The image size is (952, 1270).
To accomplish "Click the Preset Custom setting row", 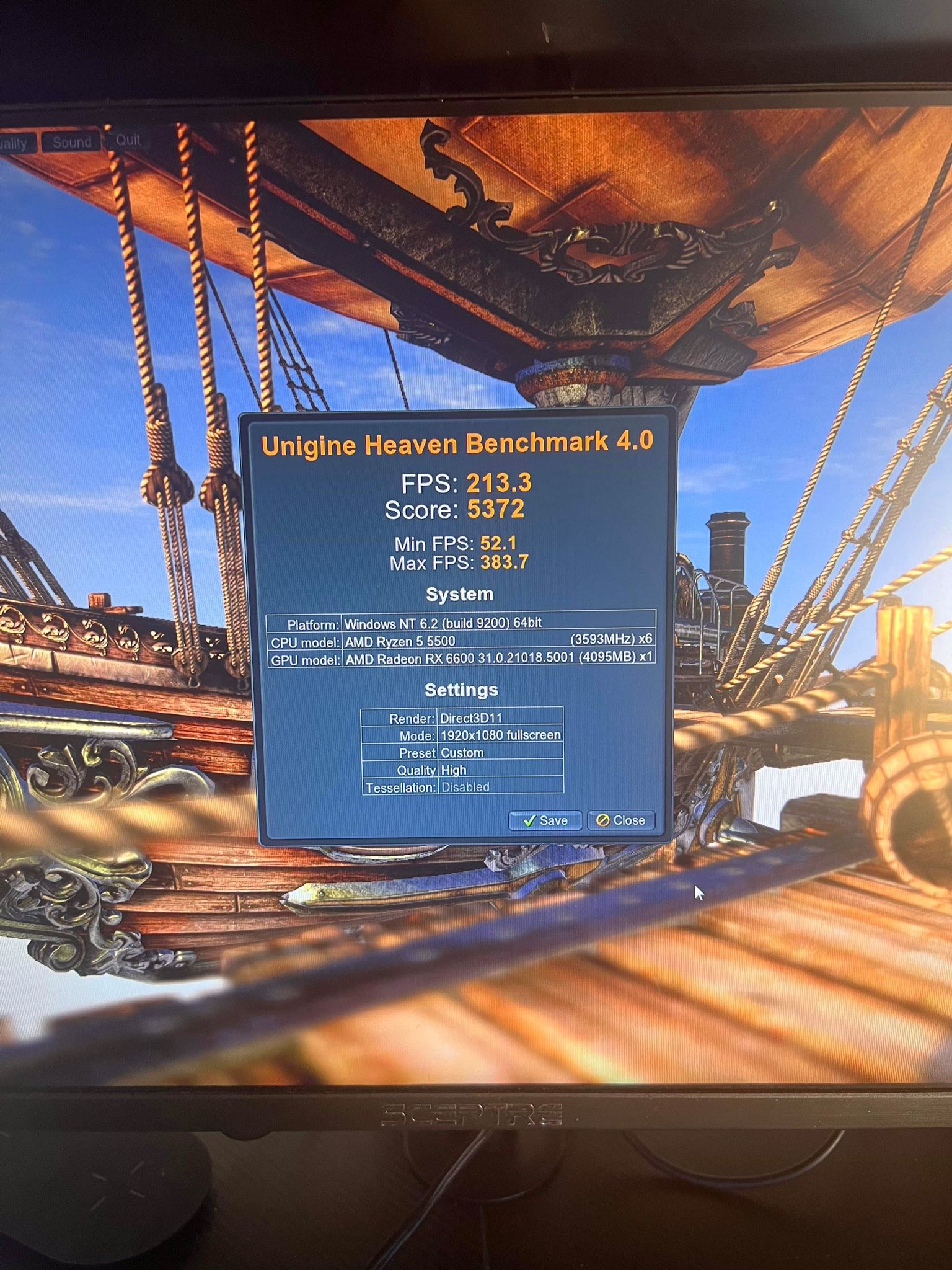I will coord(461,752).
